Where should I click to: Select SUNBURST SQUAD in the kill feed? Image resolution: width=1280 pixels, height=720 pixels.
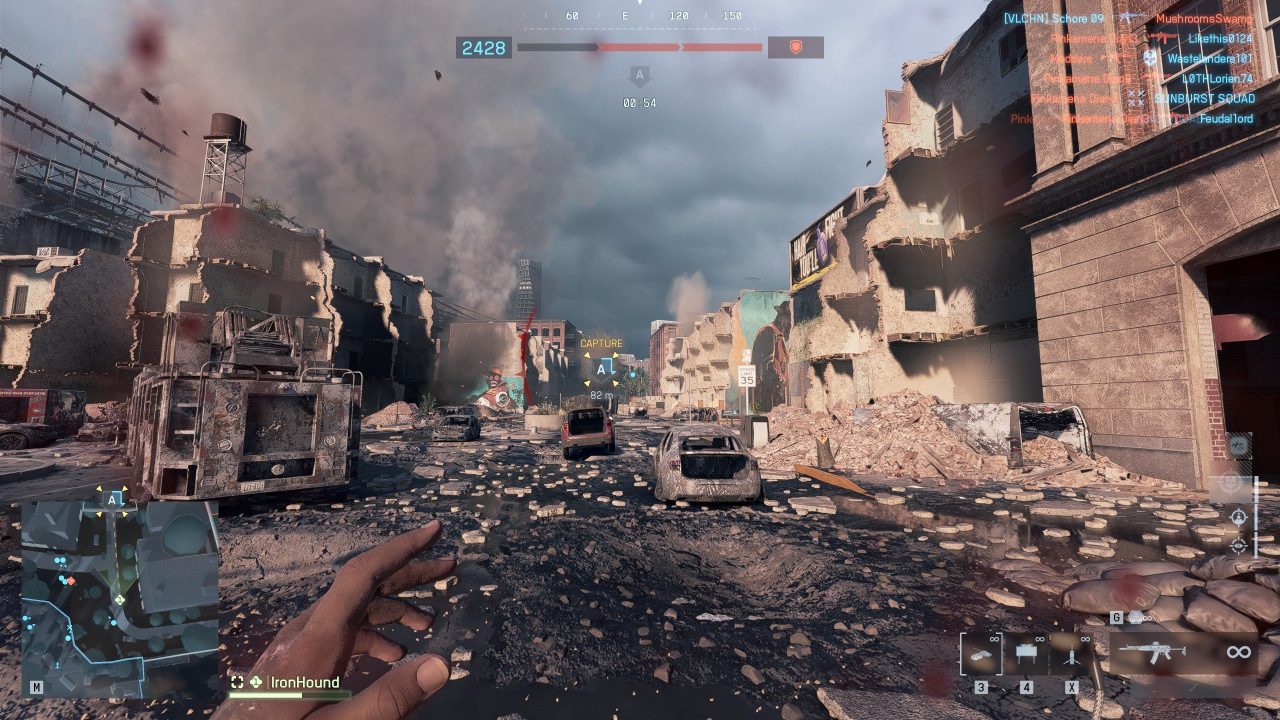pos(1204,98)
